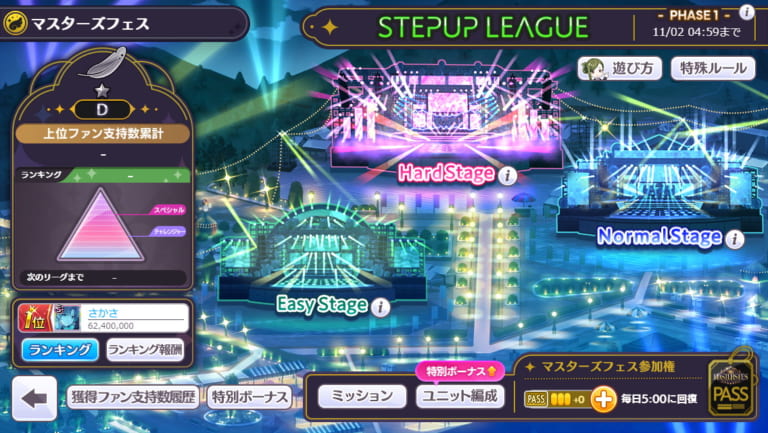The image size is (768, 433).
Task: Show Easy Stage info
Action: click(379, 307)
